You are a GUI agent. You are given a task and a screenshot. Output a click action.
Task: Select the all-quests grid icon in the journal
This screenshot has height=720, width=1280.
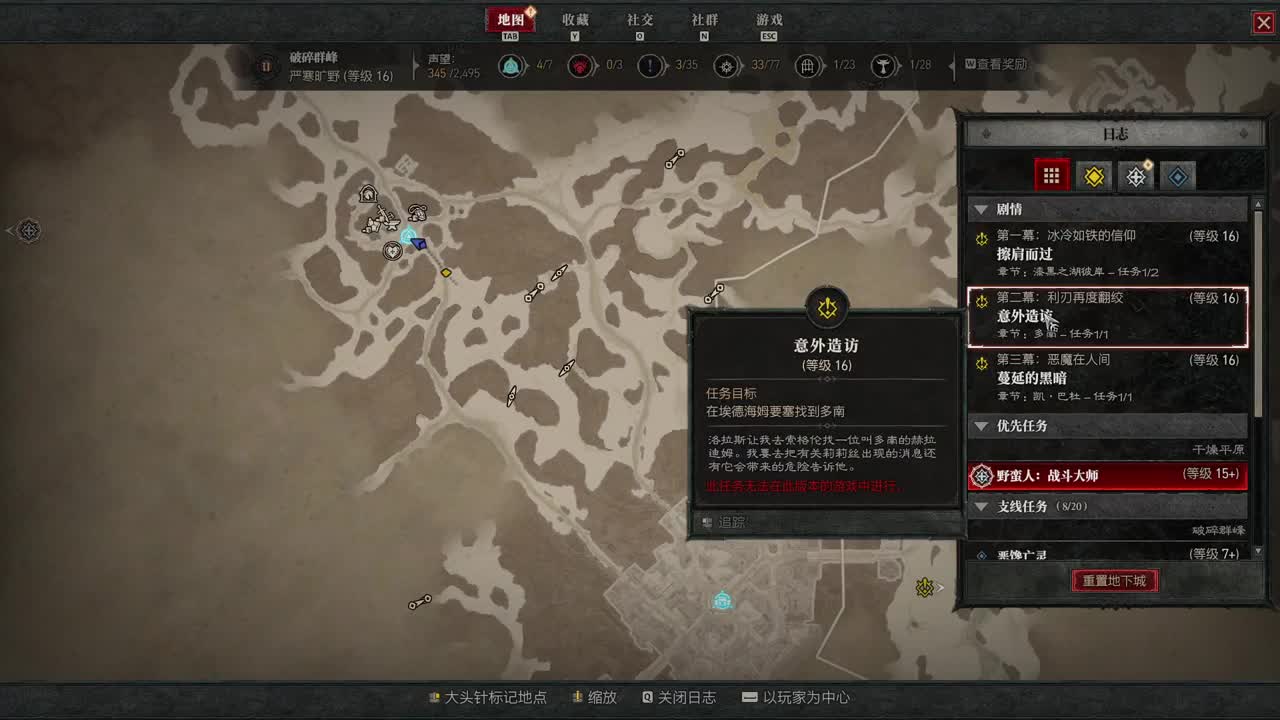tap(1052, 175)
